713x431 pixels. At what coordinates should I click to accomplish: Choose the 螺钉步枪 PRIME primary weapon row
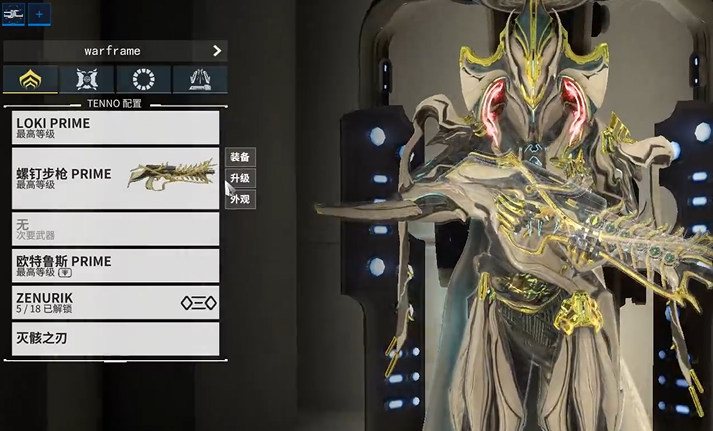[116, 178]
